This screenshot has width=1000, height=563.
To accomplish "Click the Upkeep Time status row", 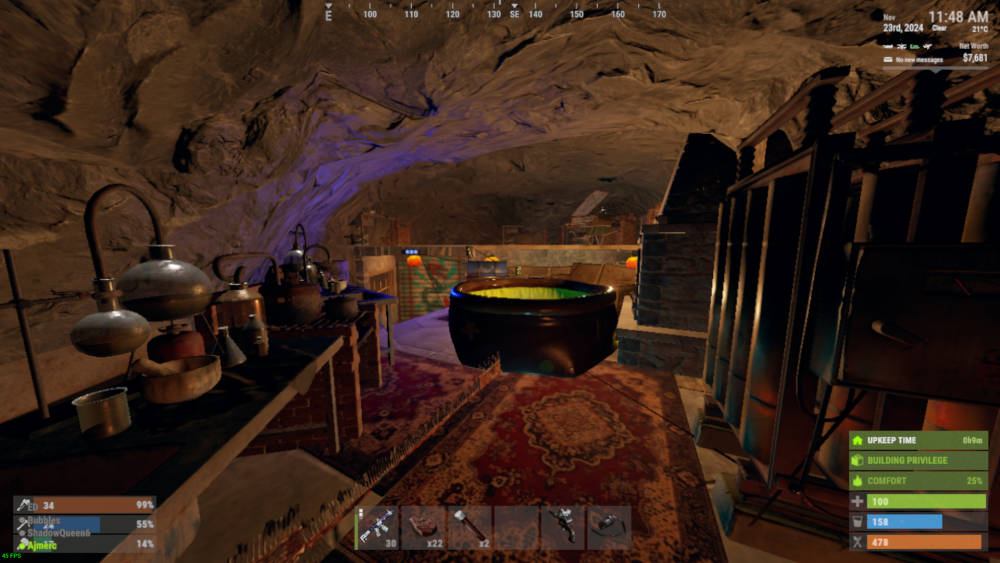I will (918, 440).
